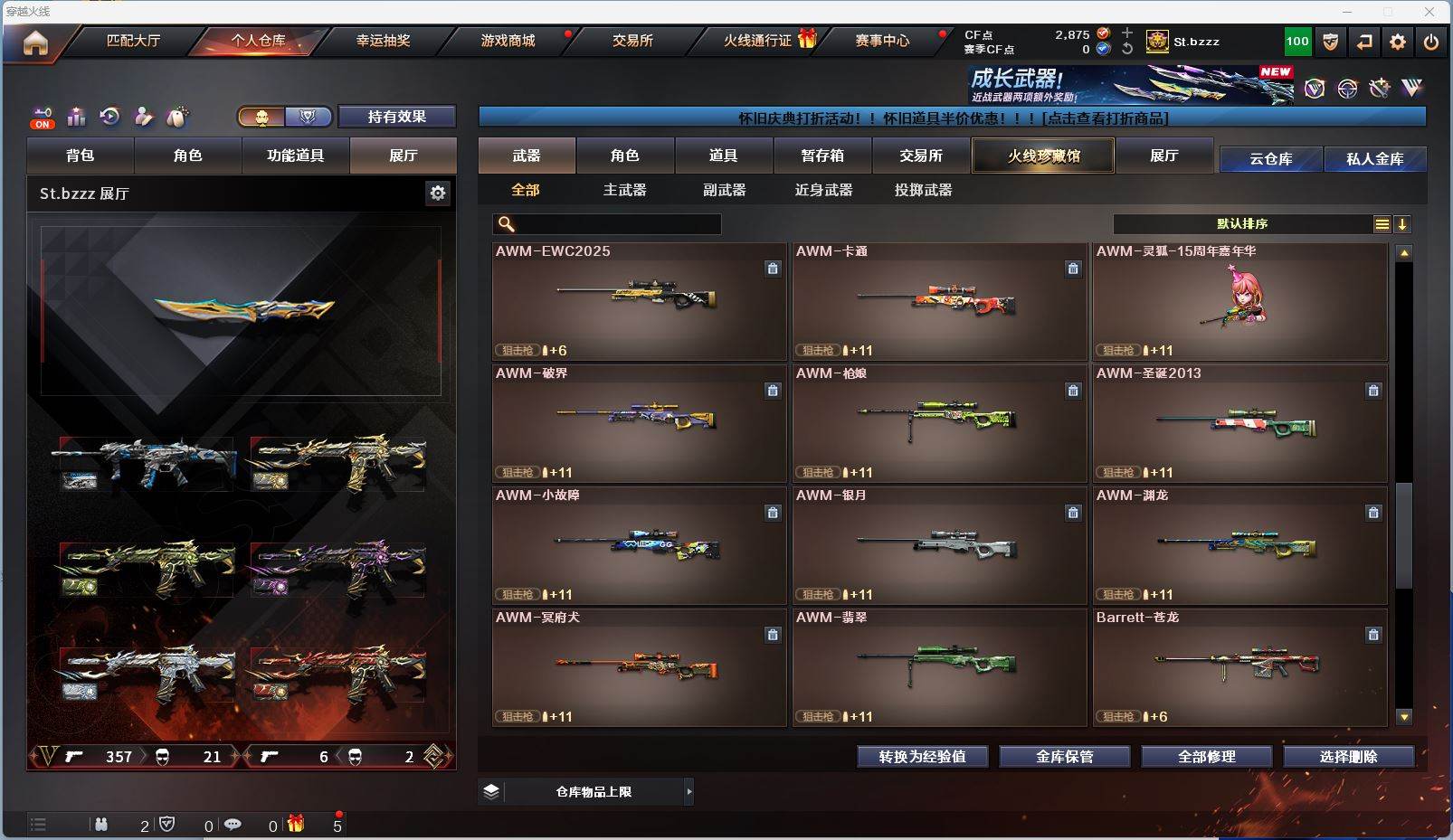
Task: Switch to the 背包 backpack tab
Action: [81, 156]
